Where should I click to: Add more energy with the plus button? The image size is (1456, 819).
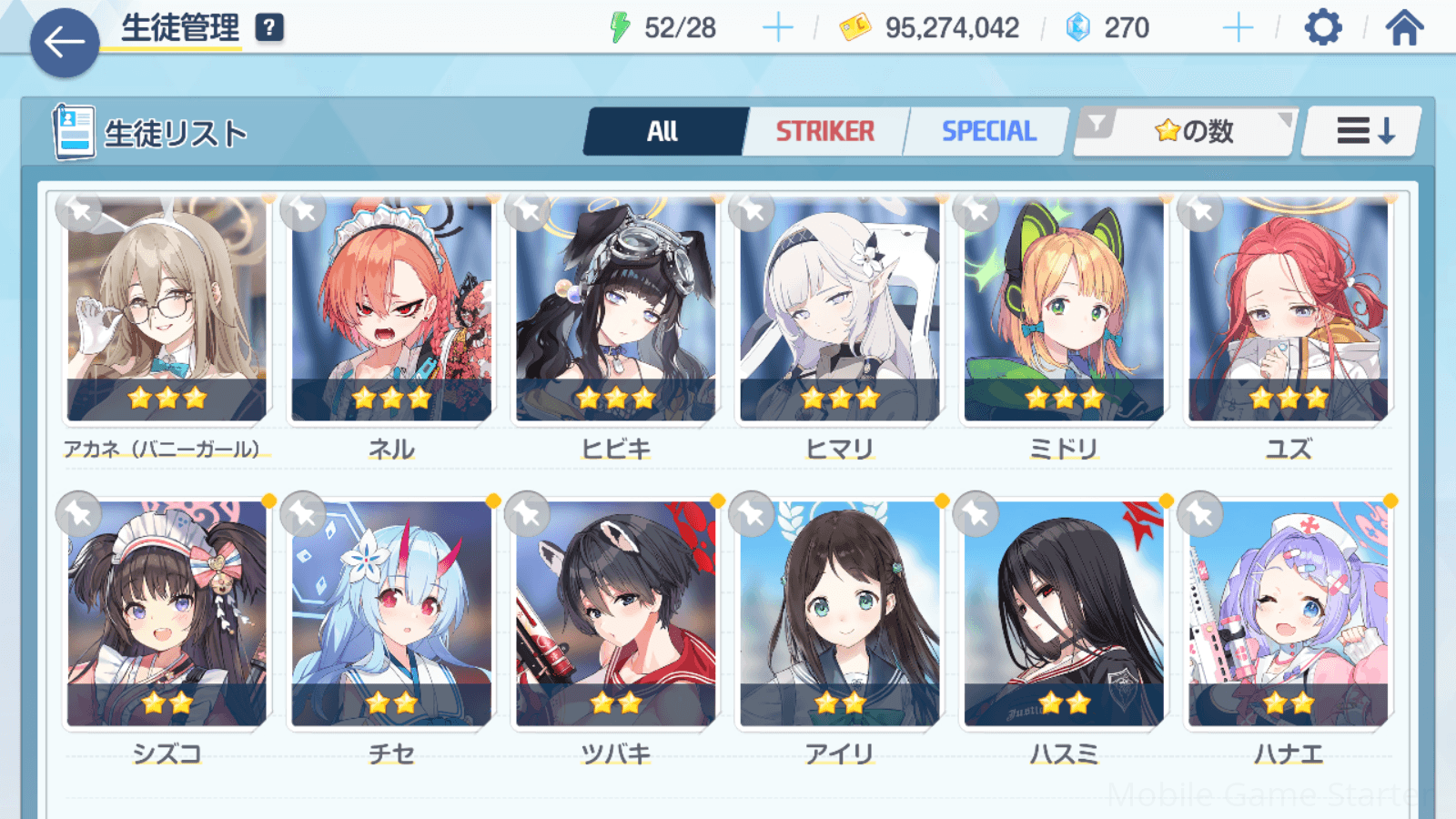777,28
